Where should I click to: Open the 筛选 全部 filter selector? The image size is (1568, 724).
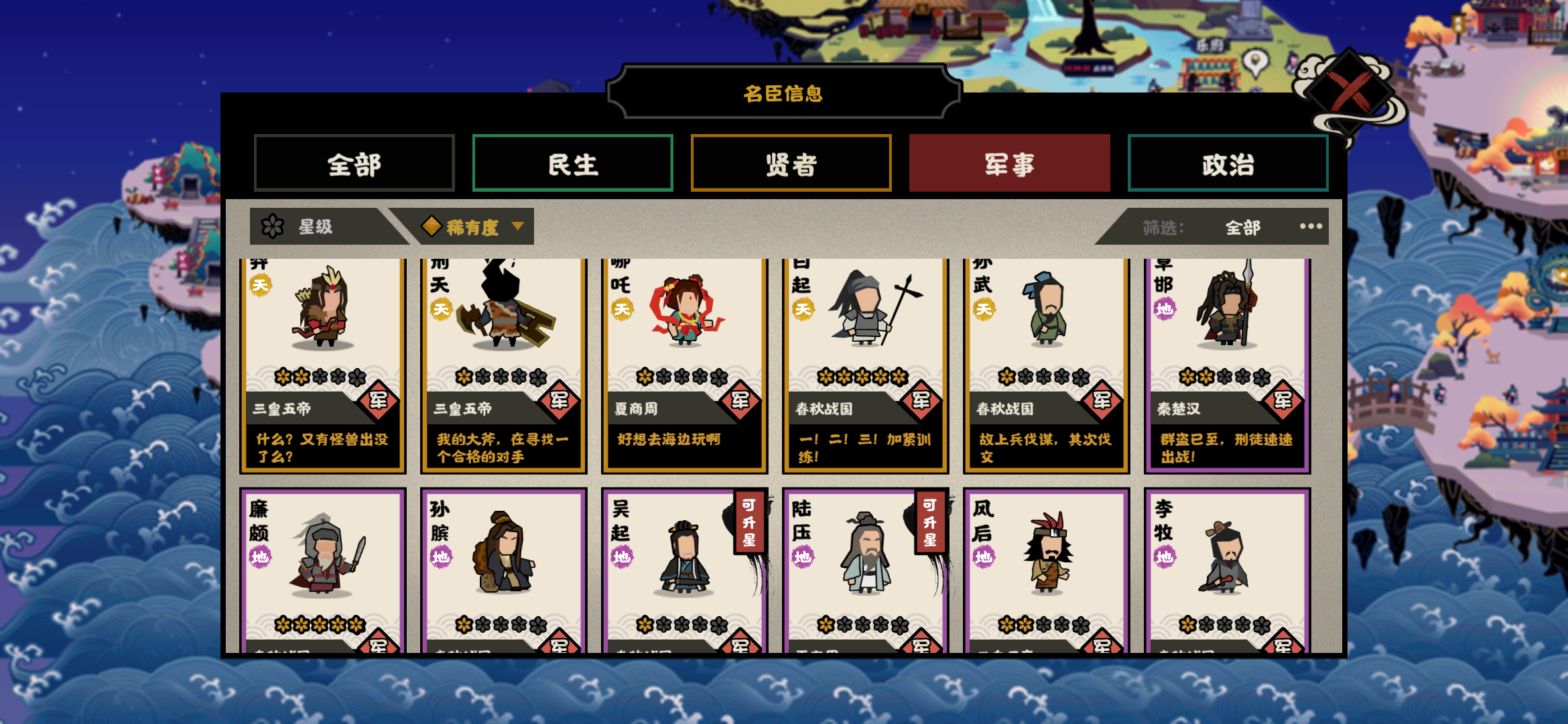1242,227
